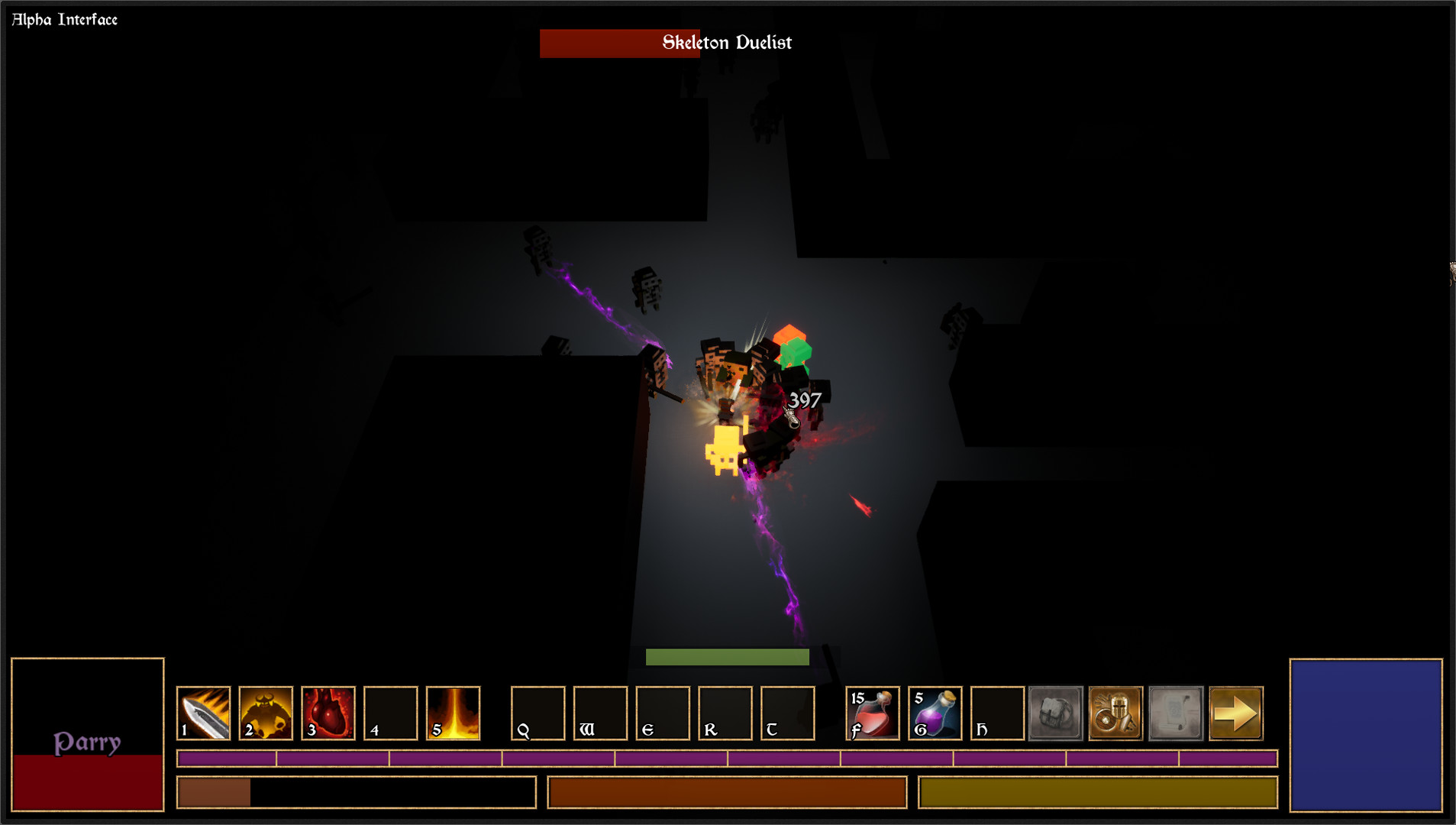Click the Parry portrait panel

click(88, 734)
